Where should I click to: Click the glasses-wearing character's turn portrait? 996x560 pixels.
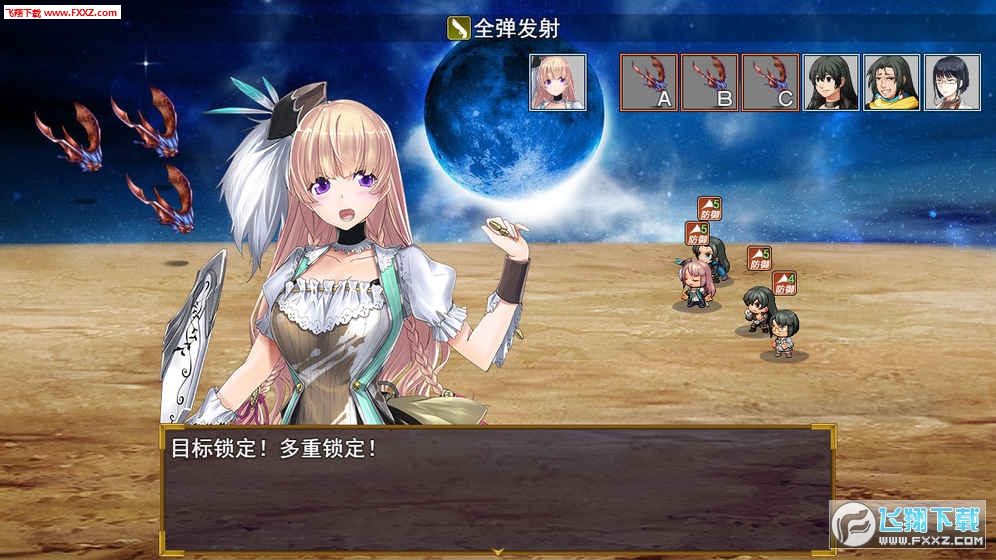click(952, 82)
